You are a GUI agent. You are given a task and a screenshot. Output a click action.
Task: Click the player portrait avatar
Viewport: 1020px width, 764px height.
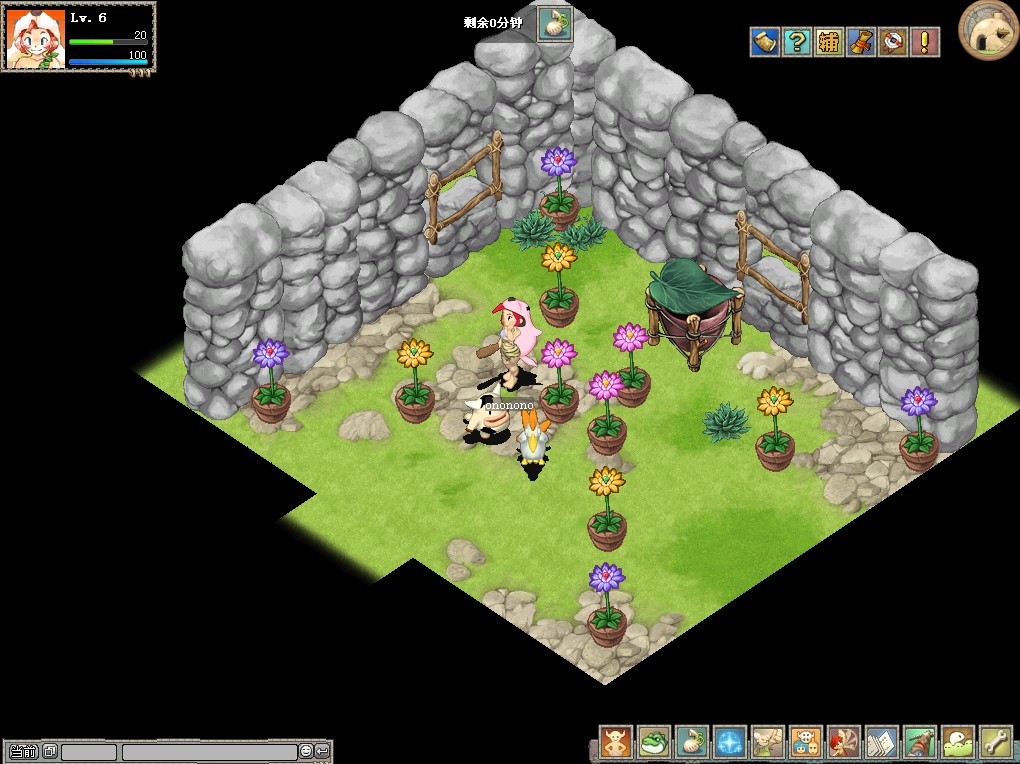[36, 39]
